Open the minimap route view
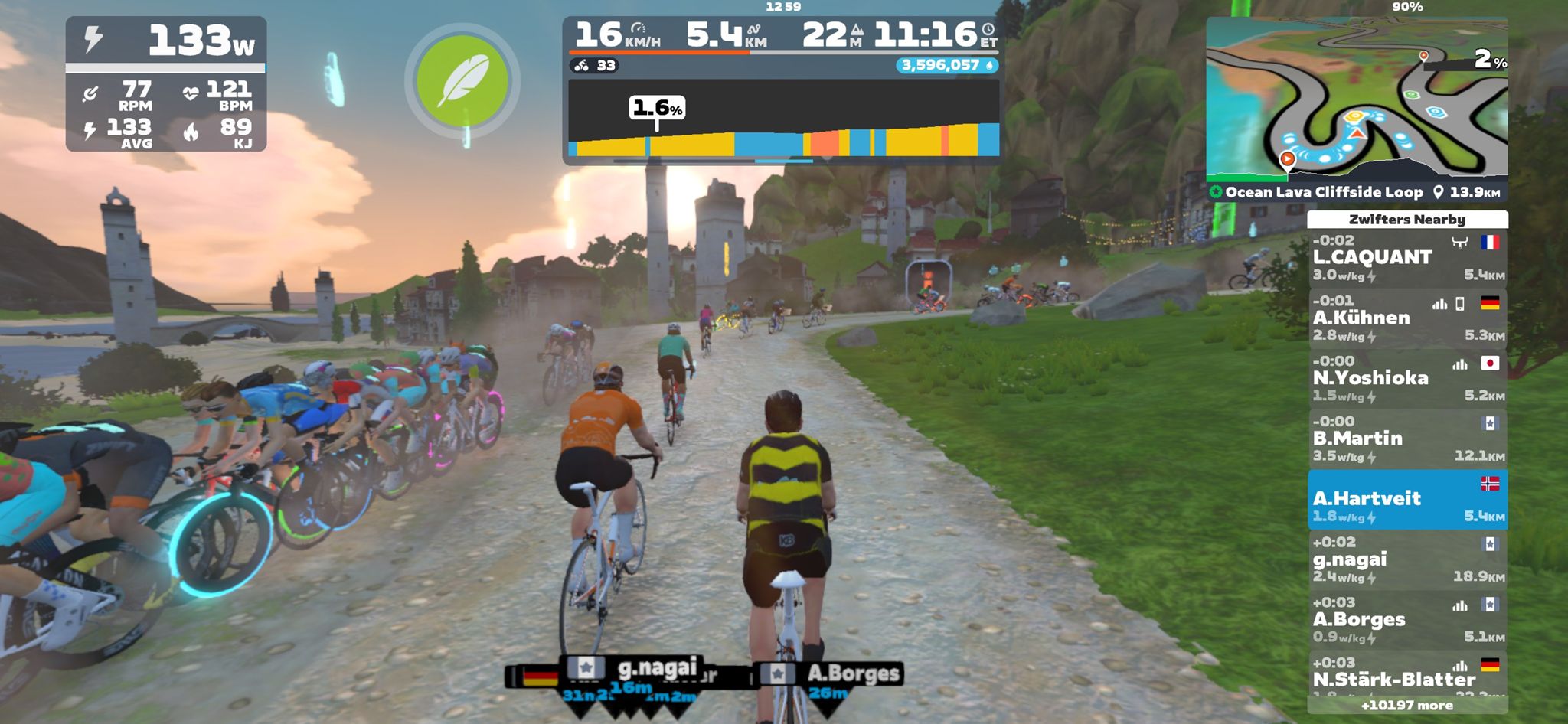Viewport: 1568px width, 724px height. (1356, 99)
